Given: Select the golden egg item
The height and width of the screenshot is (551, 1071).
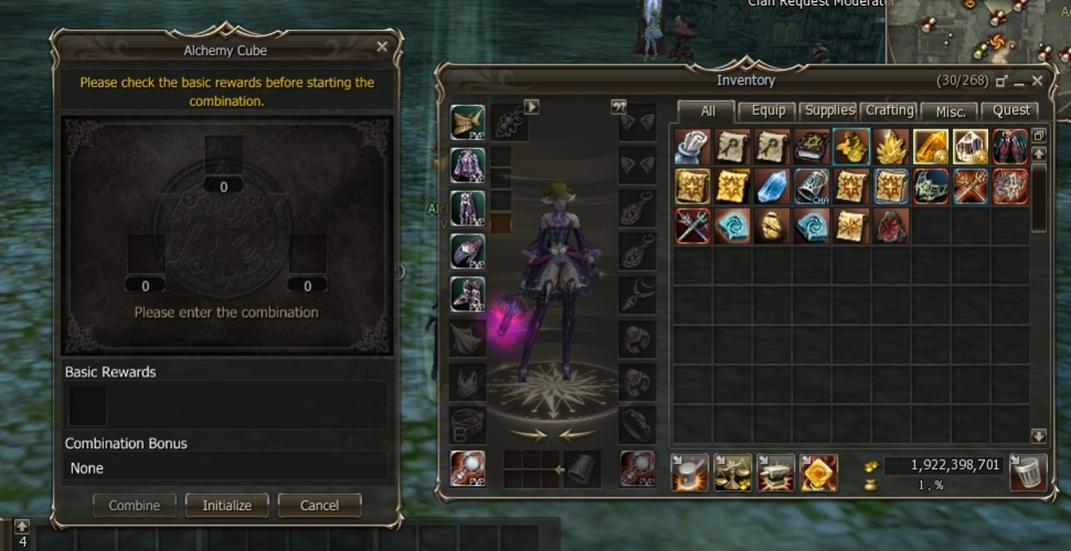Looking at the screenshot, I should tap(771, 226).
